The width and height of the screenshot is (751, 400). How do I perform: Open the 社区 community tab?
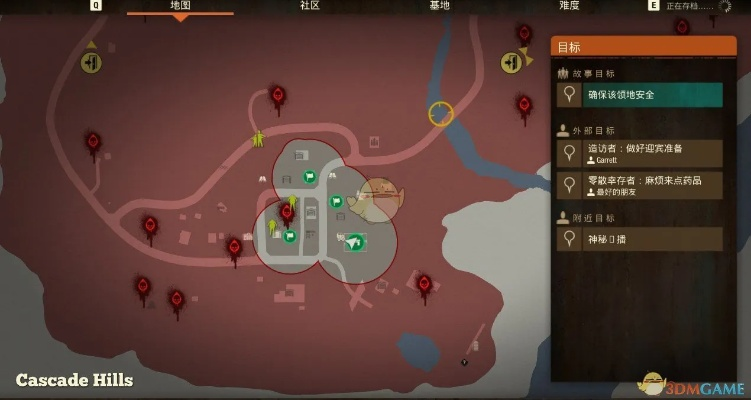(310, 6)
